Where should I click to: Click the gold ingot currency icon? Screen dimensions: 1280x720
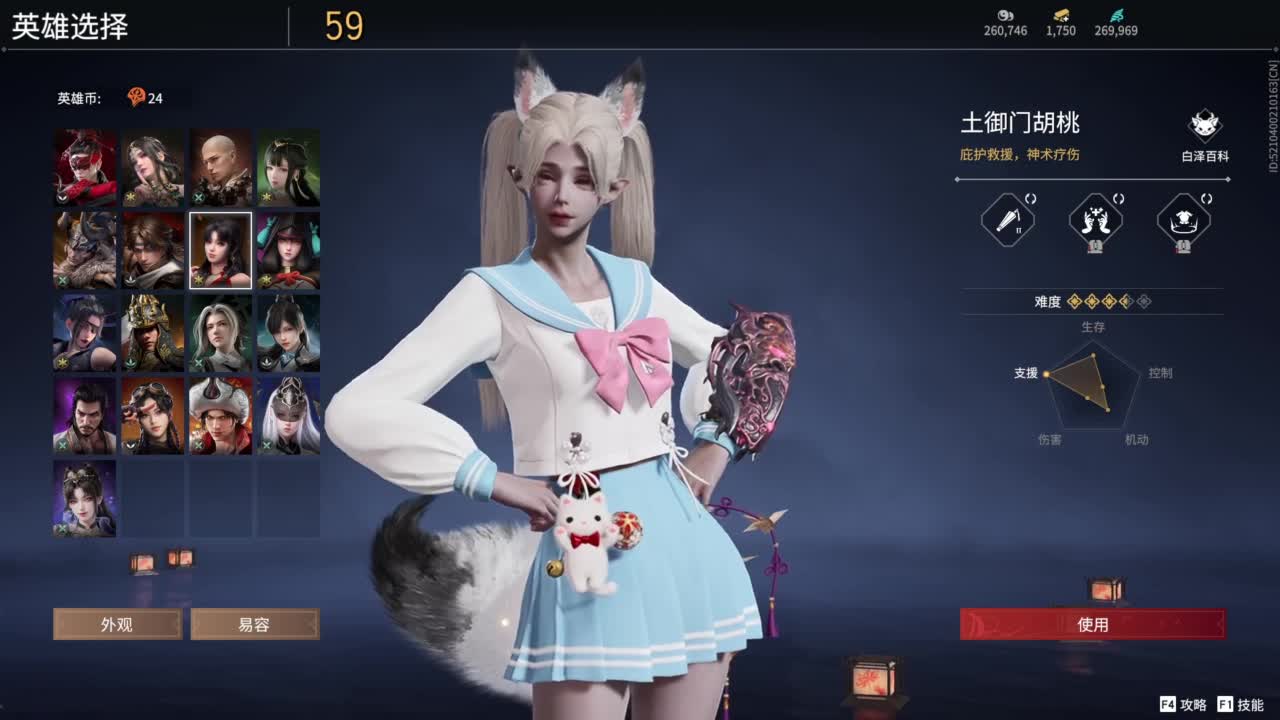coord(1063,15)
